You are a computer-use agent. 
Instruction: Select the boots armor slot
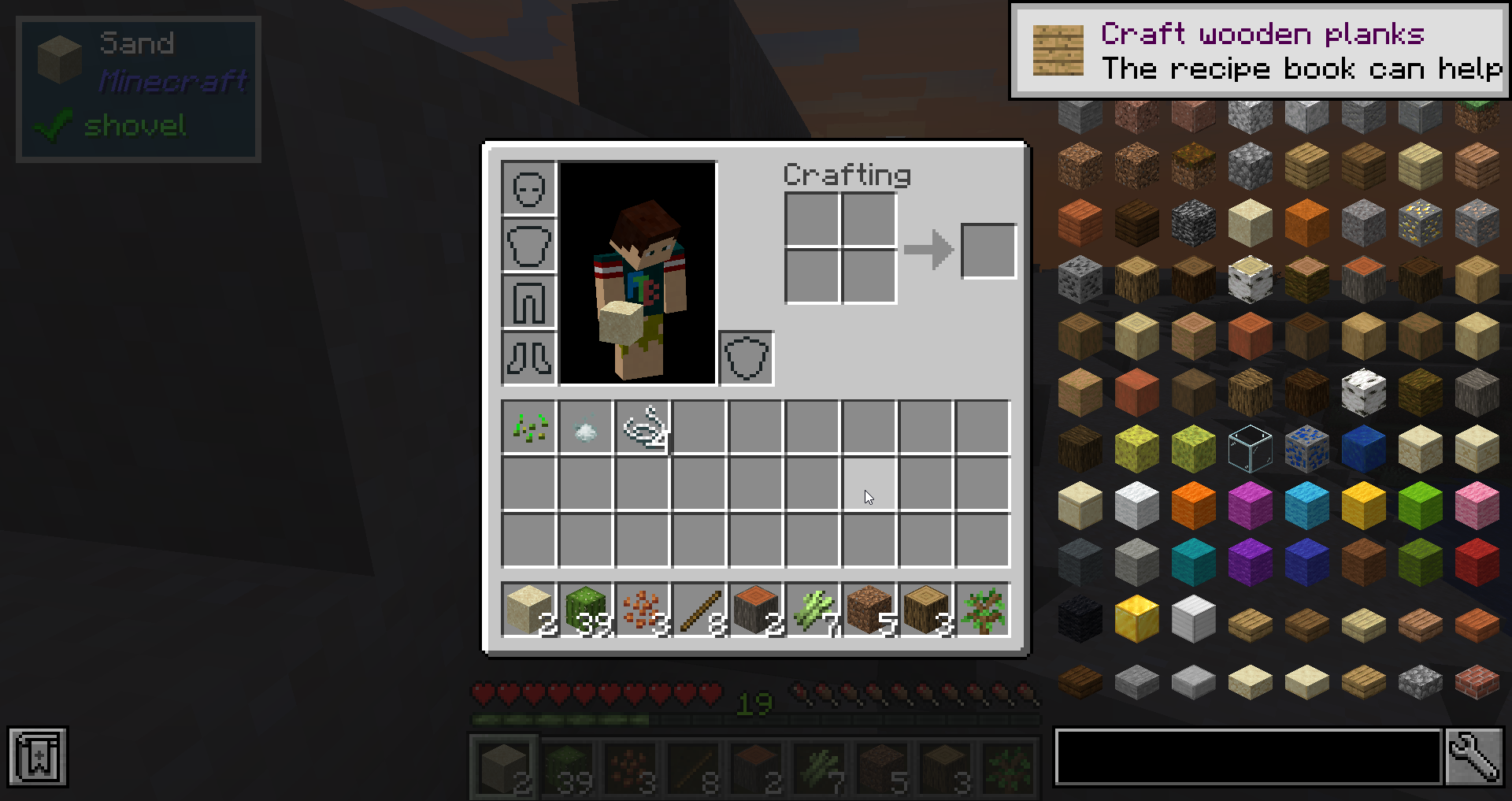529,358
